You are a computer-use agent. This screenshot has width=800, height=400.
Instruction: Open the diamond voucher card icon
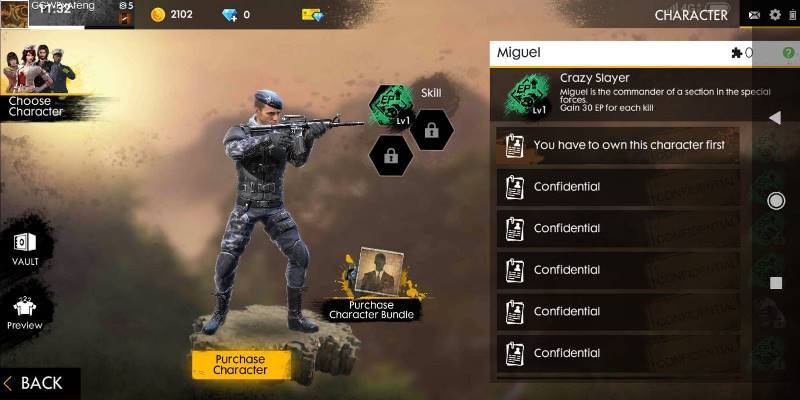coord(312,15)
